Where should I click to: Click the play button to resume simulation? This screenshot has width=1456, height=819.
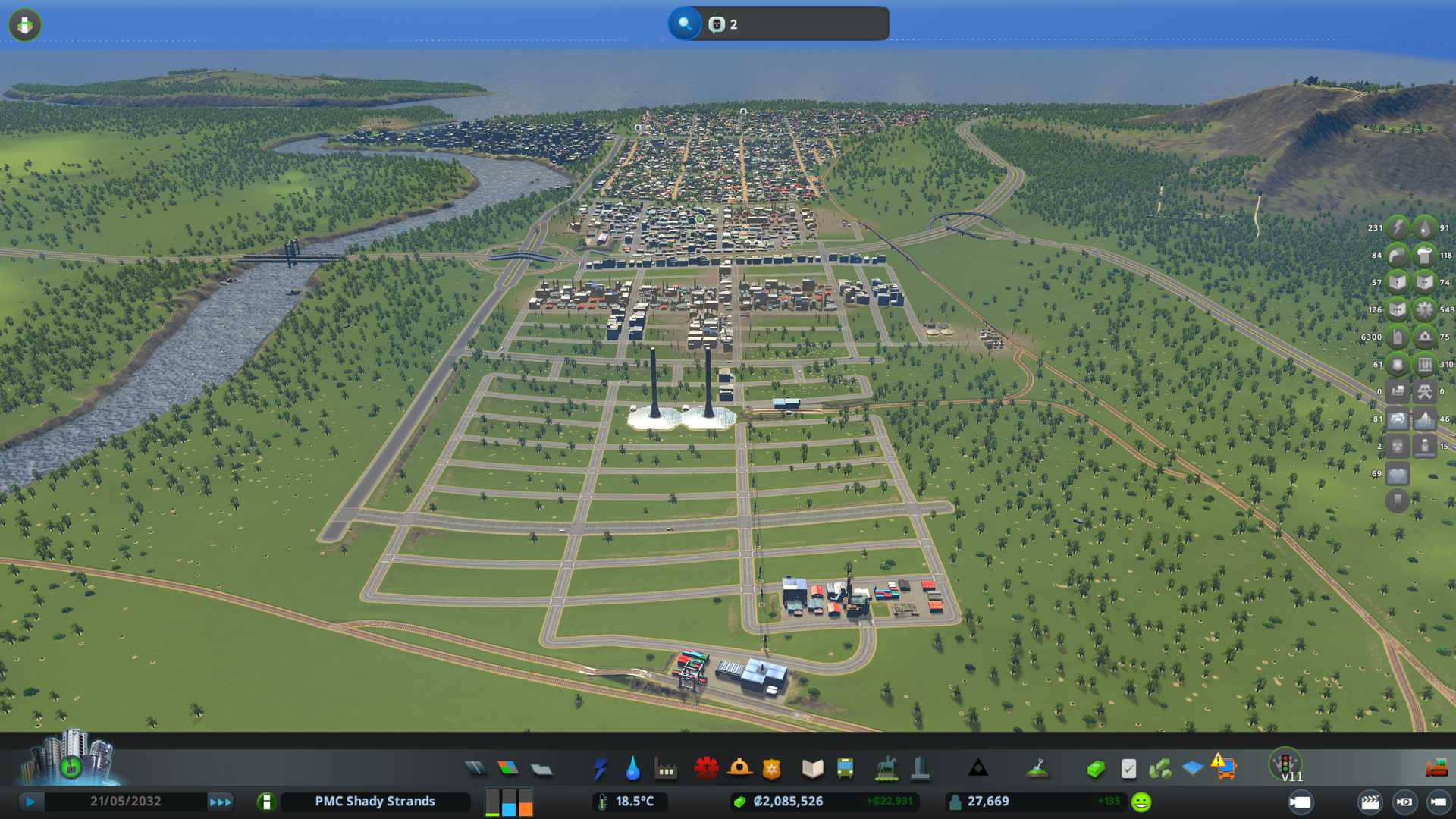pos(30,802)
